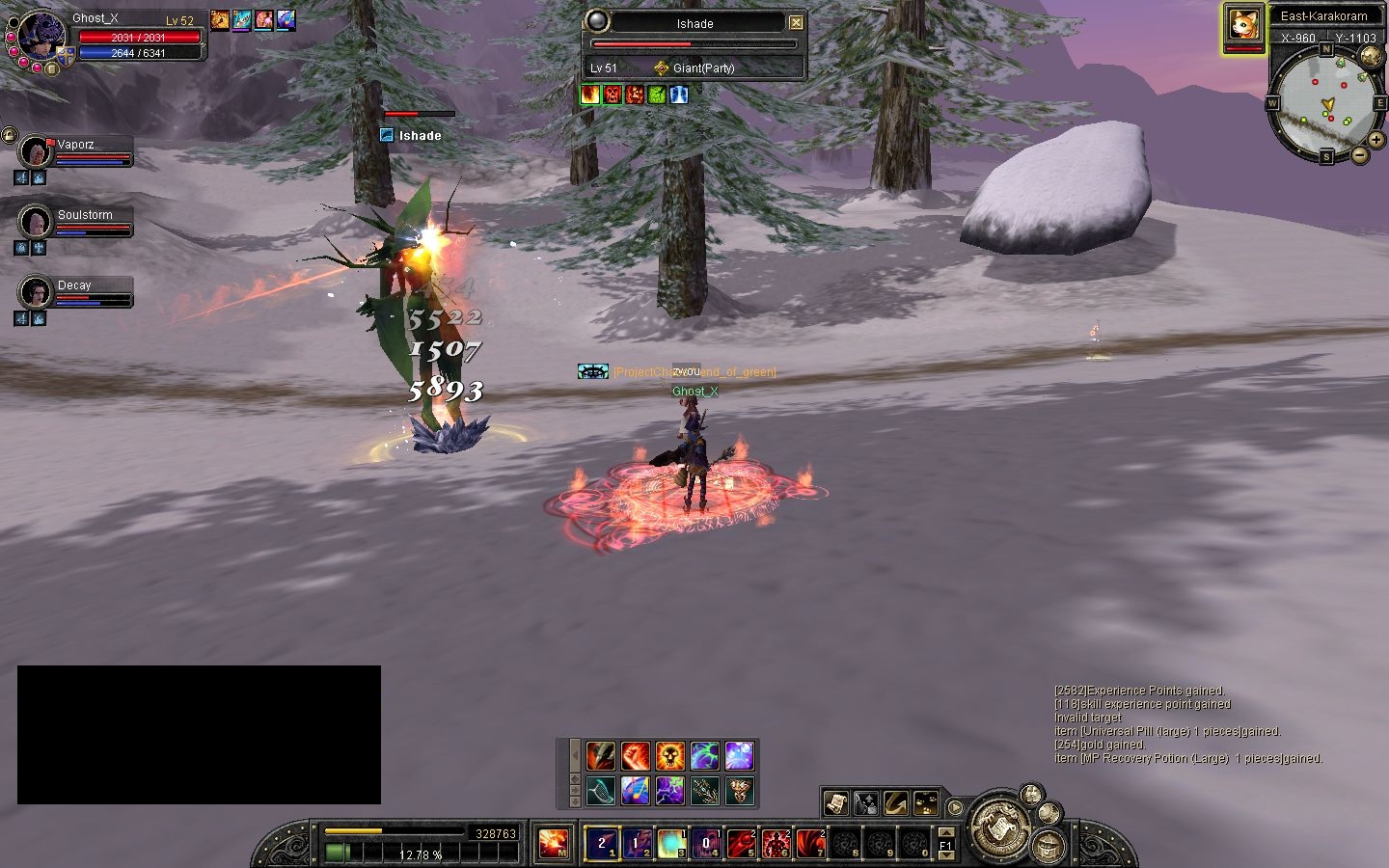Use hotbar slot 3 glowing orb skill
Screen dimensions: 1389x868
click(671, 844)
